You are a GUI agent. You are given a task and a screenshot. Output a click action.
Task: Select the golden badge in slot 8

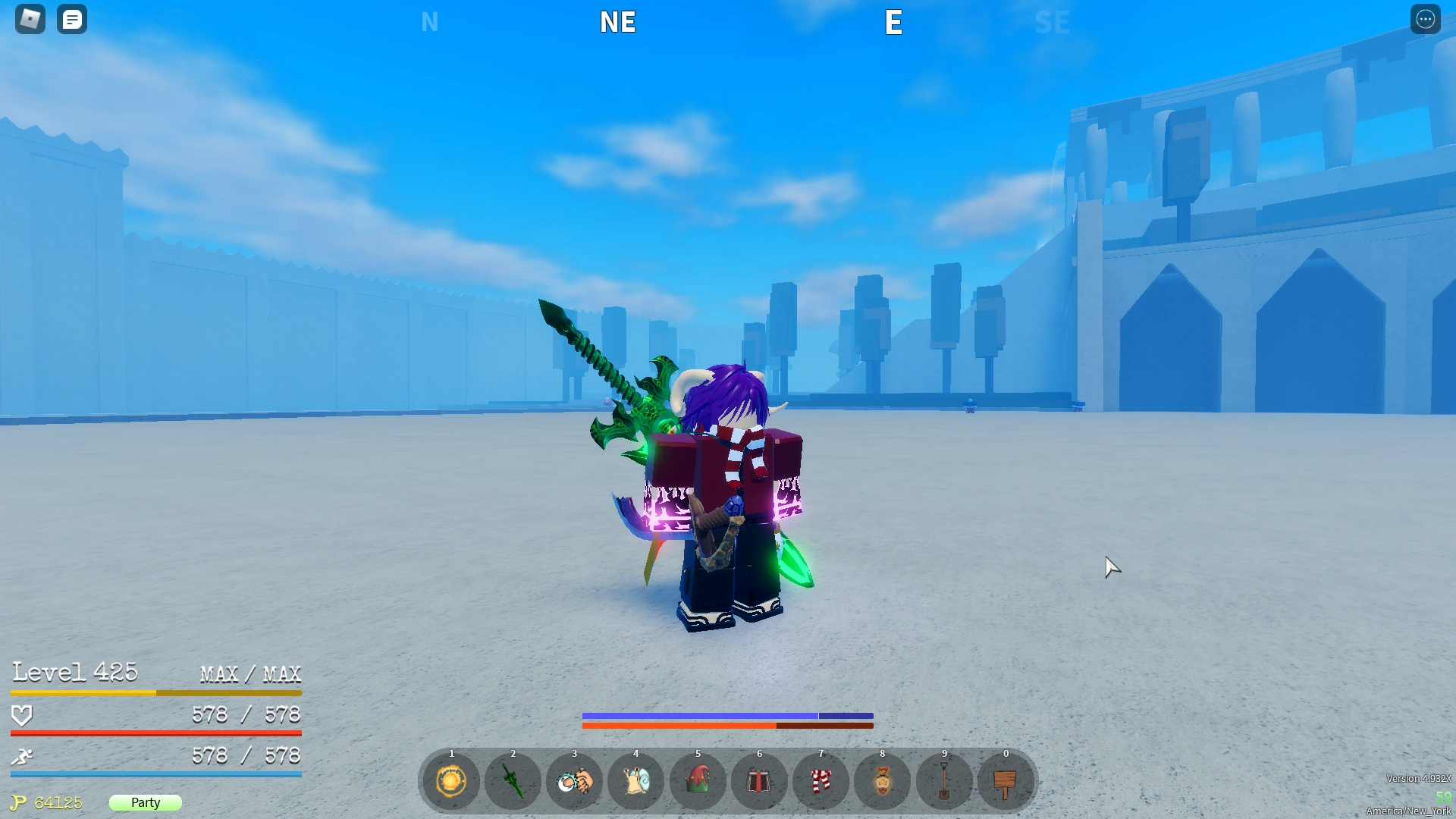click(x=882, y=781)
